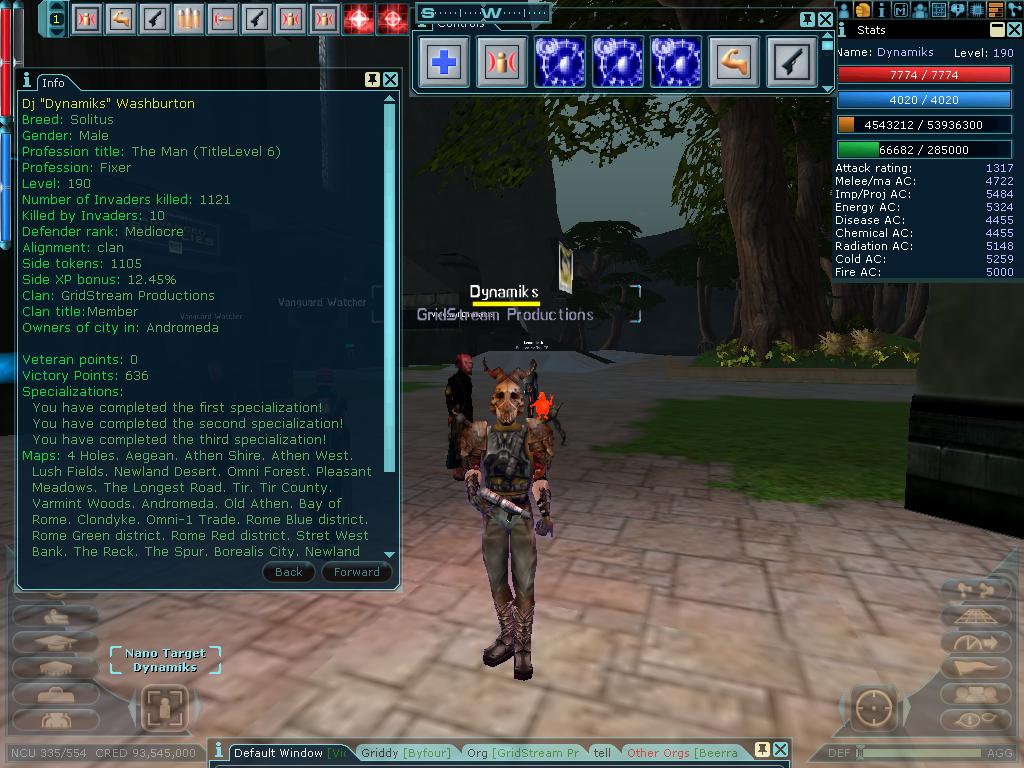Use the flexing arm shortcut in Controls
Screen dimensions: 1024x768
click(x=734, y=62)
